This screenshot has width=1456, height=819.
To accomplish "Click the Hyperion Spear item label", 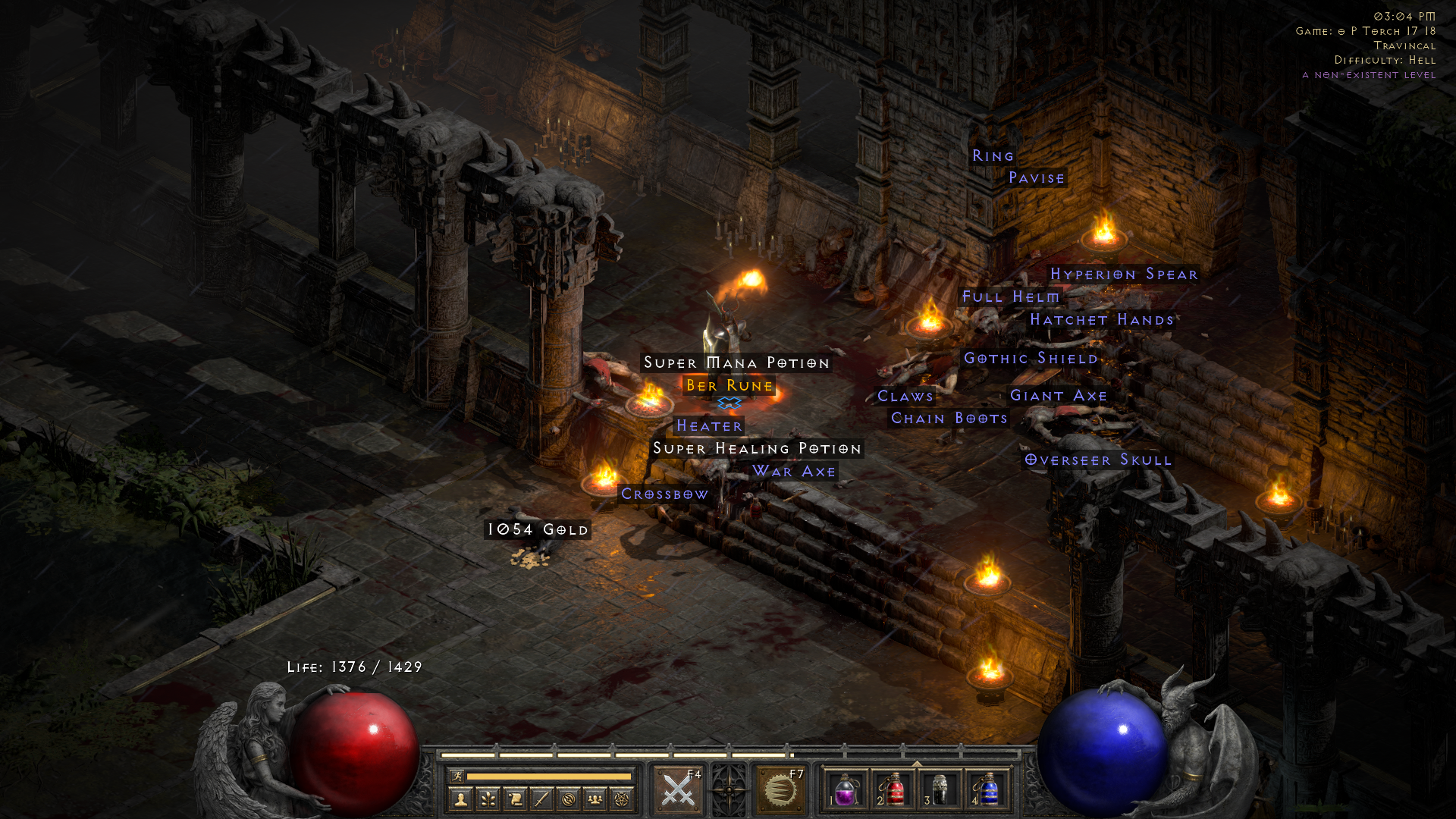I will coord(1124,274).
